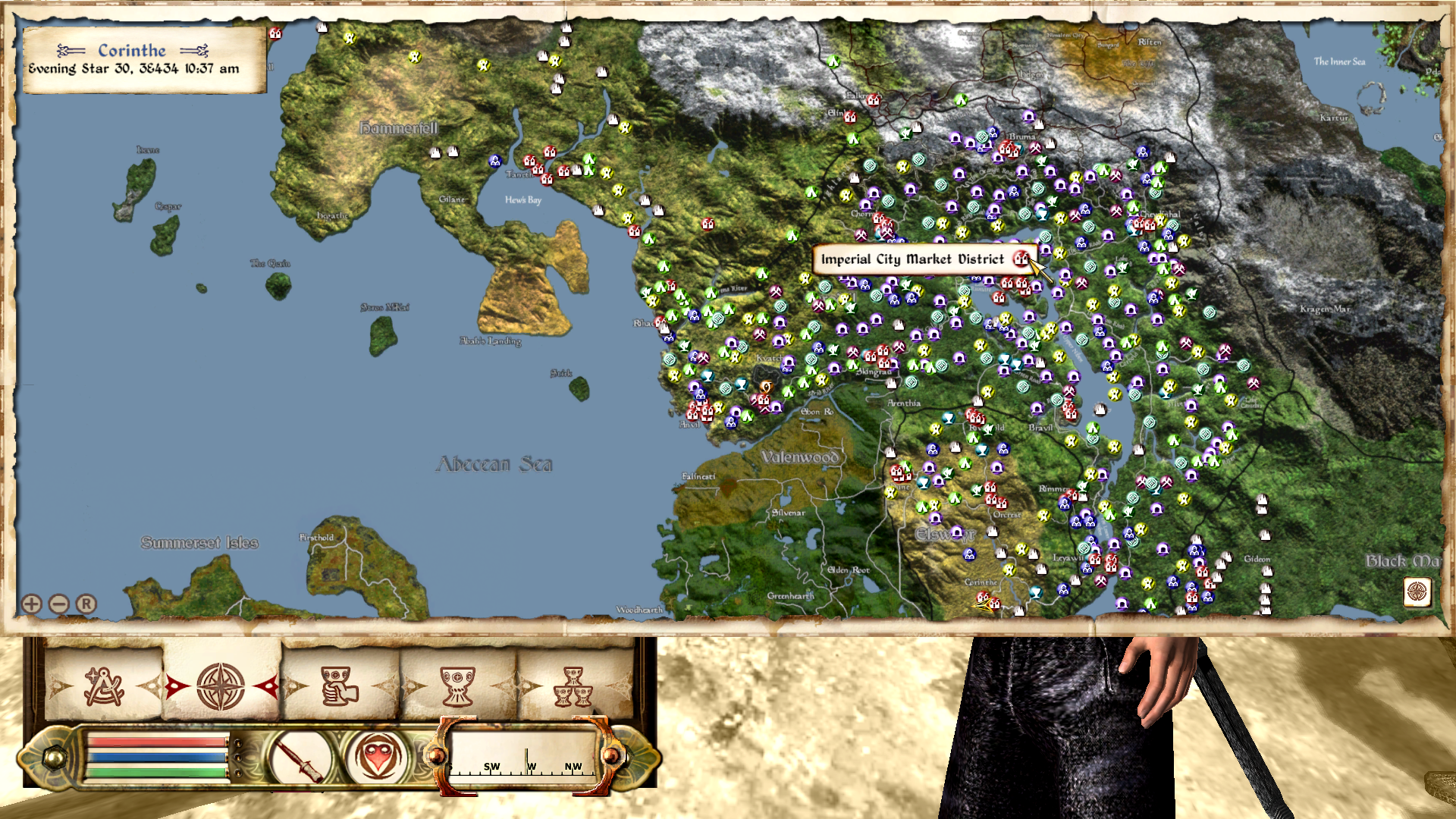Click the left arrow beside Corinthe title
This screenshot has width=1456, height=819.
pyautogui.click(x=71, y=51)
